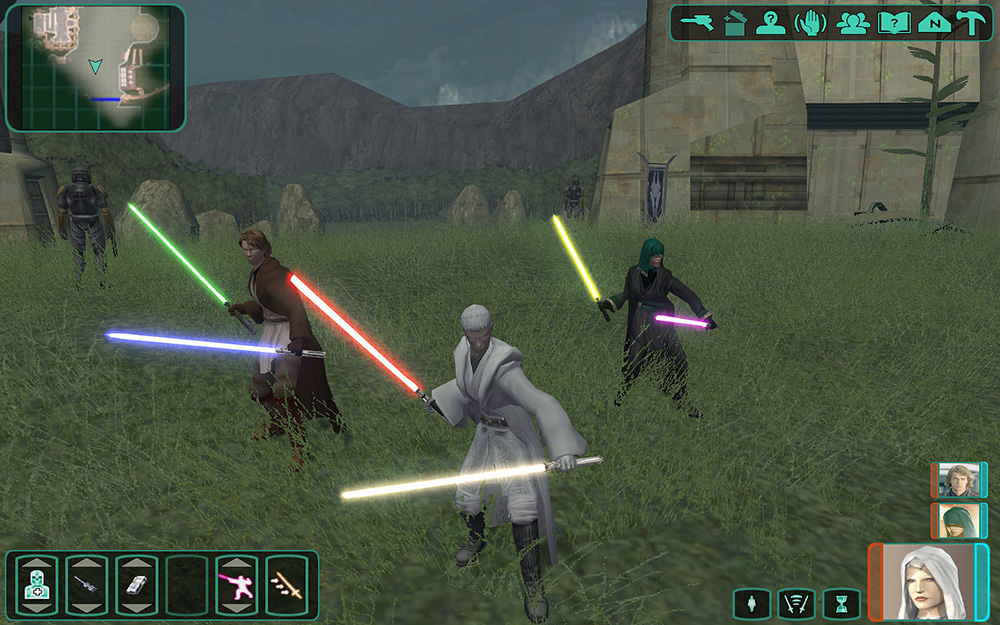
Task: Switch to the green-hooded party member portrait
Action: point(958,520)
